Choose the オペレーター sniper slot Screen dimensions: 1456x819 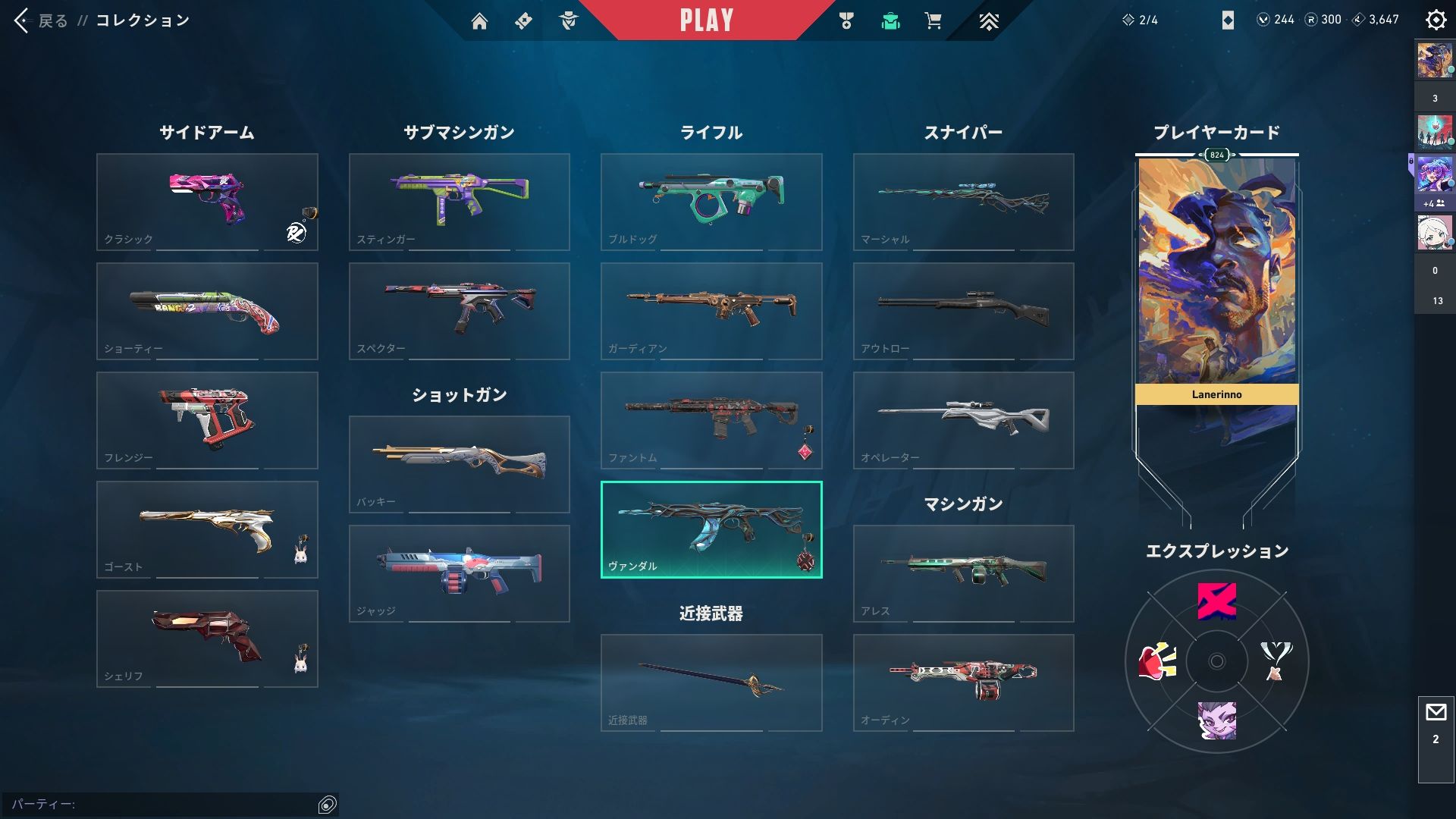963,420
